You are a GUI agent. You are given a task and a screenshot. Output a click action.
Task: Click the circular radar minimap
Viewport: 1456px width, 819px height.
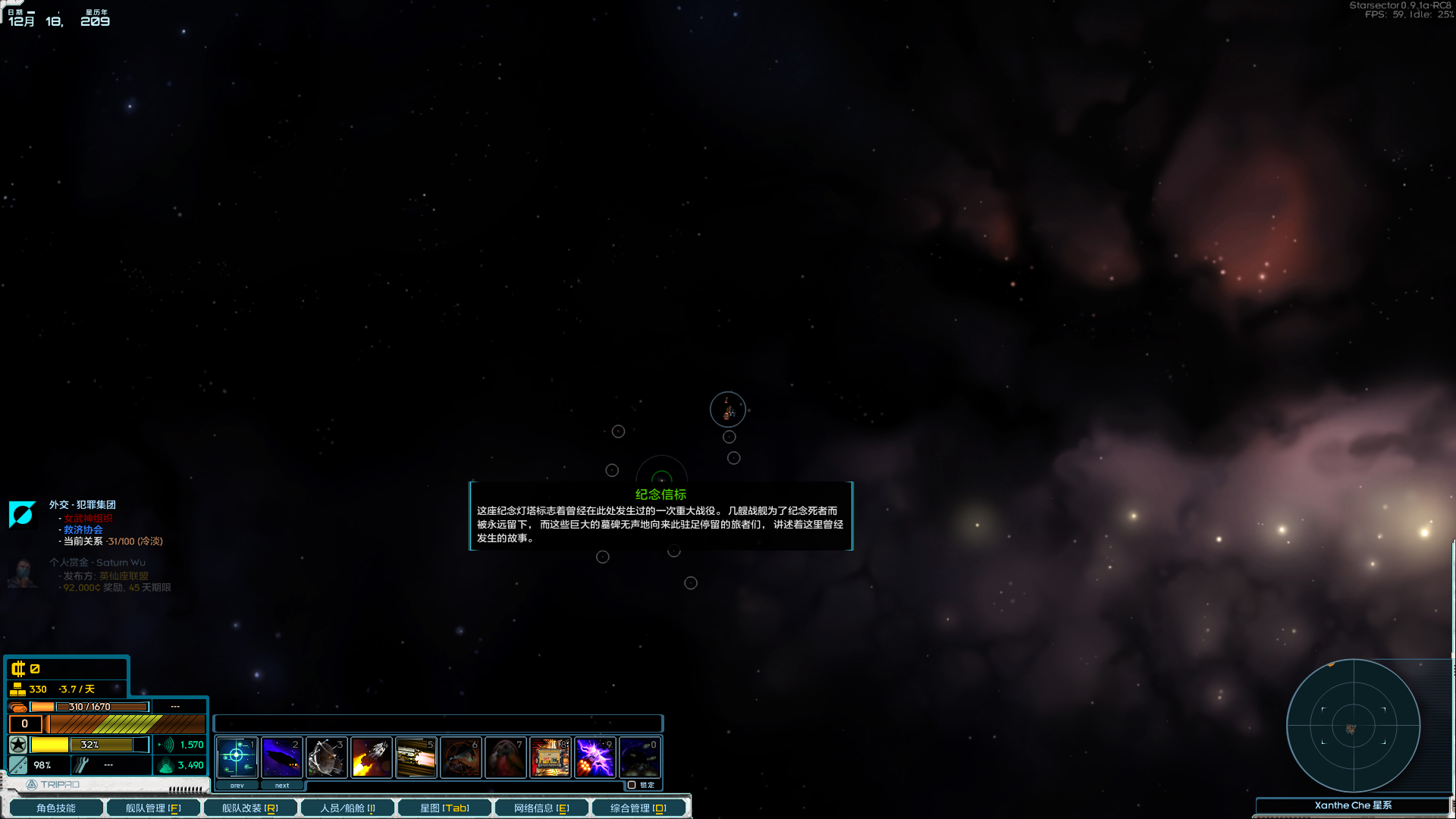[x=1354, y=726]
